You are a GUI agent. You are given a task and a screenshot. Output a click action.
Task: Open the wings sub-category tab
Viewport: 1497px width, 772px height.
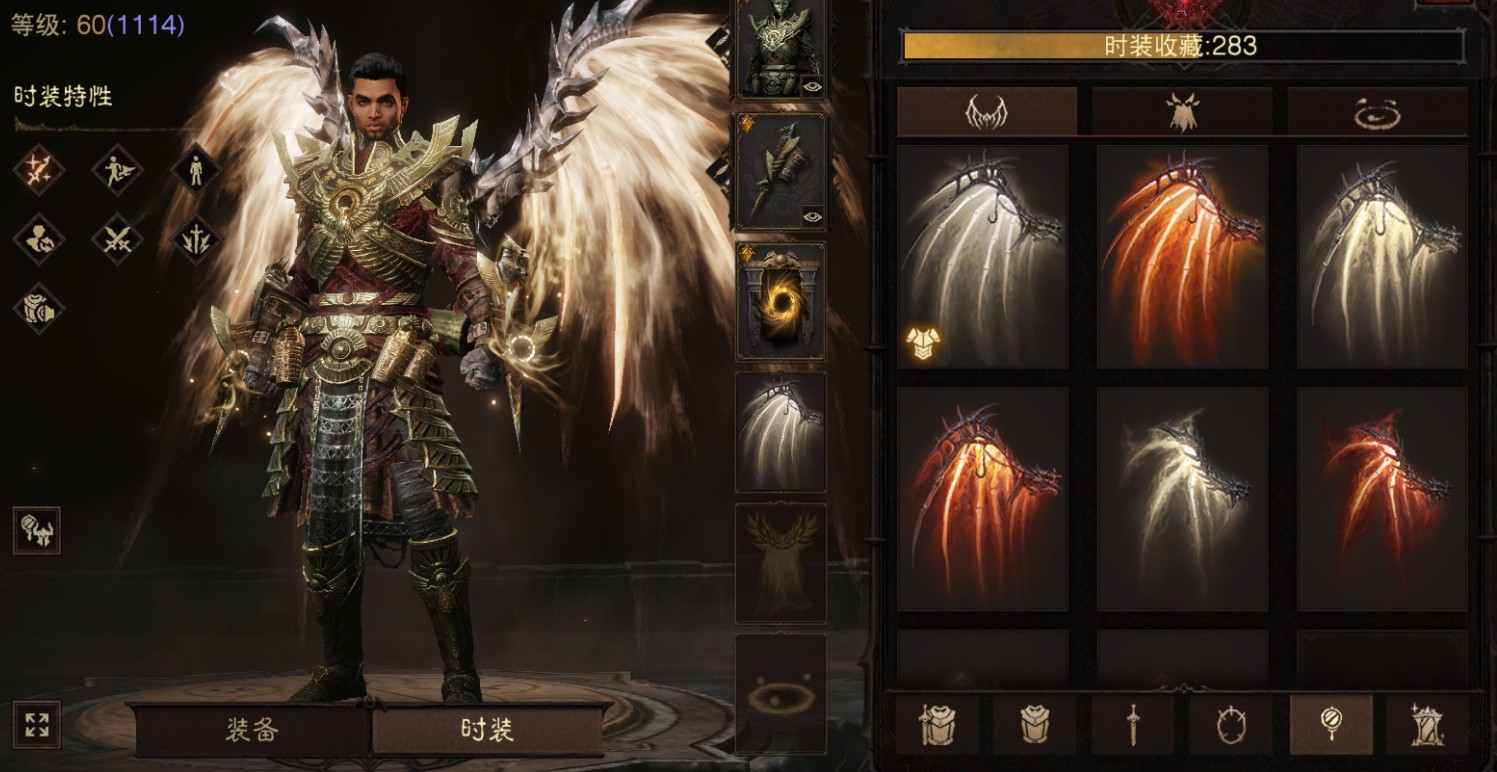986,112
